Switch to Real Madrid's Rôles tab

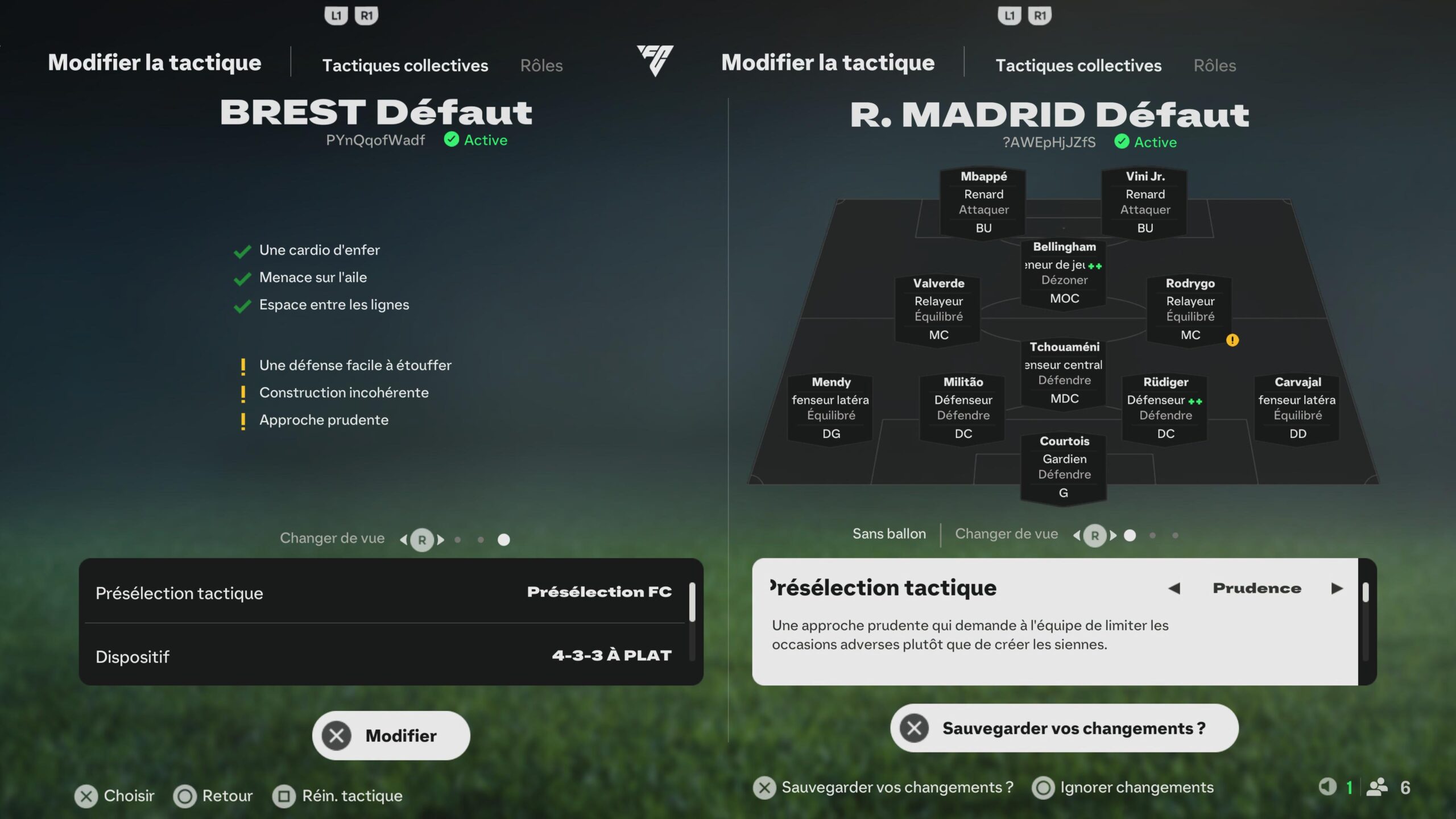point(1214,65)
